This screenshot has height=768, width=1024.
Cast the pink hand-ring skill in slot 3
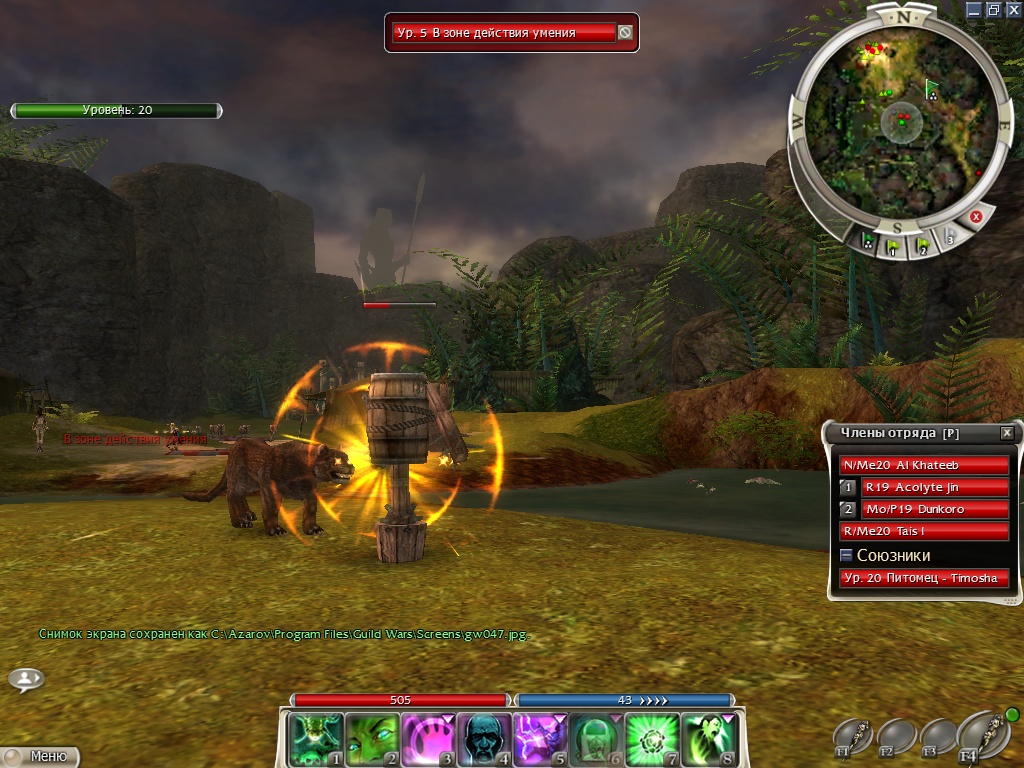(428, 739)
